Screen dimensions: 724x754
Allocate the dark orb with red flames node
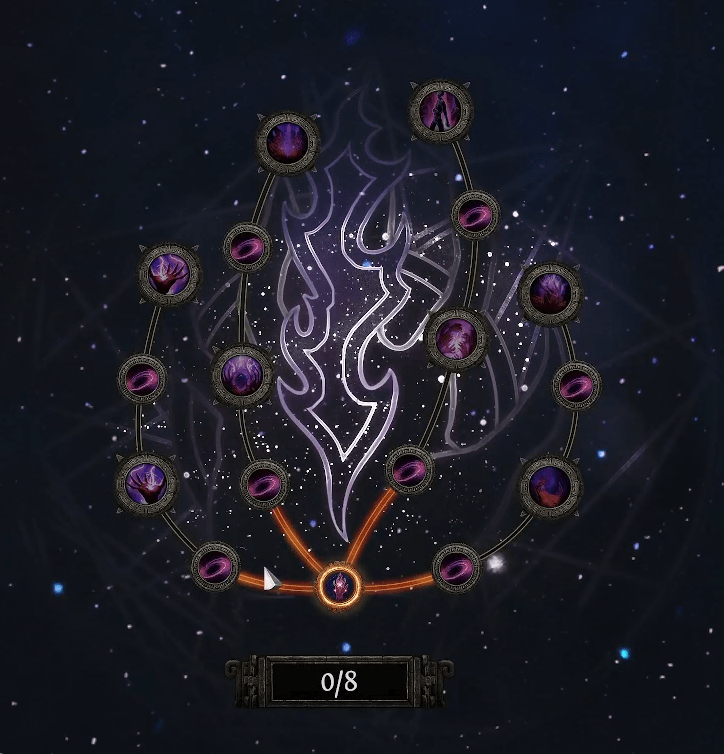(x=549, y=486)
